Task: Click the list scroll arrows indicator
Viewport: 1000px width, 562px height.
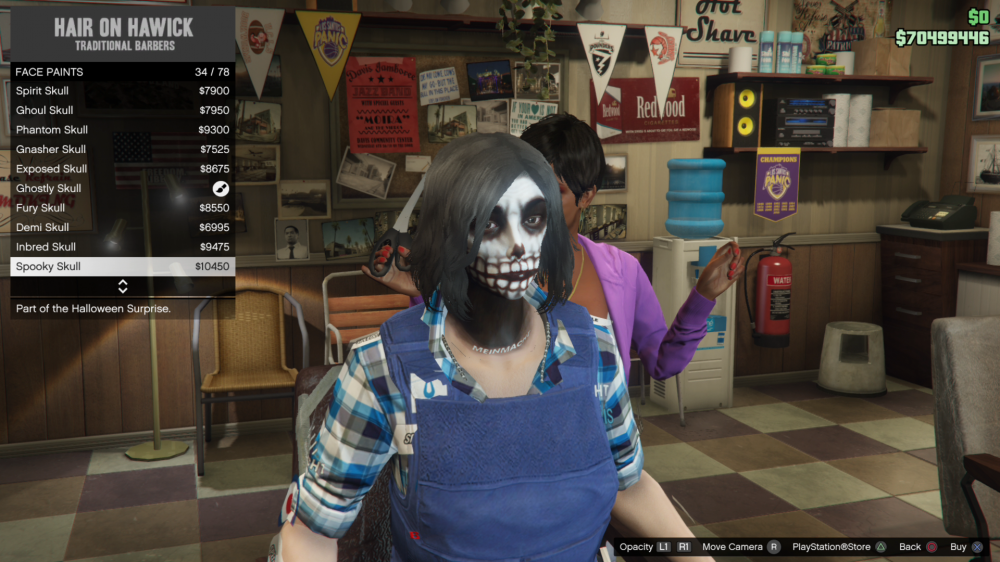Action: 123,287
